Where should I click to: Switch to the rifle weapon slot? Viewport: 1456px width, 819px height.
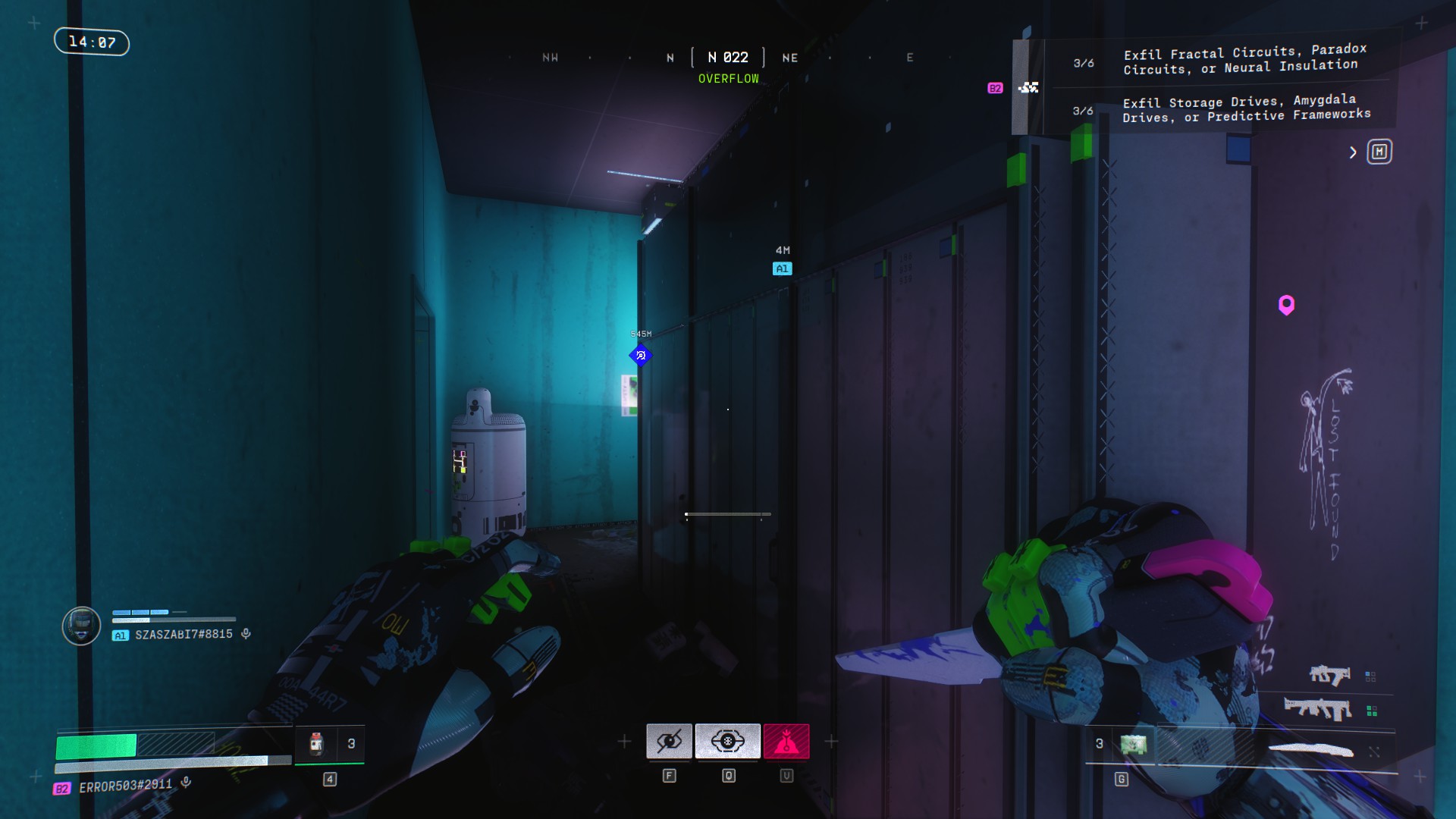pos(1318,709)
